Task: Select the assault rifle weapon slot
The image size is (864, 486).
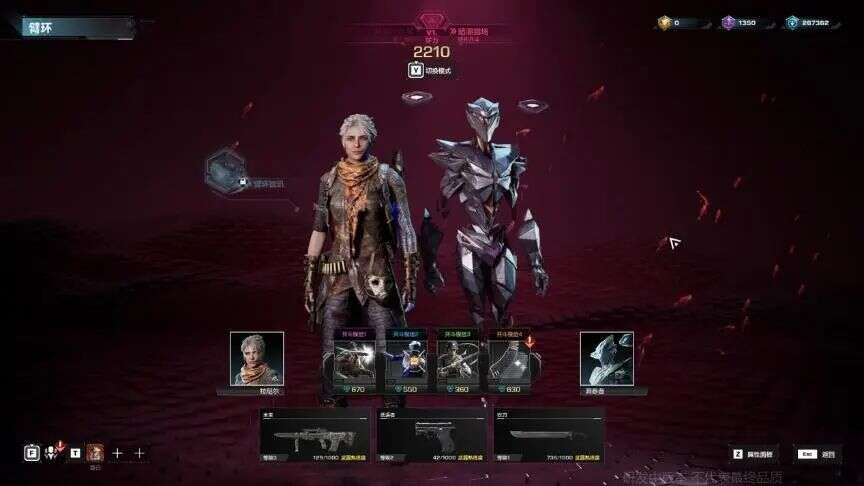Action: 315,436
